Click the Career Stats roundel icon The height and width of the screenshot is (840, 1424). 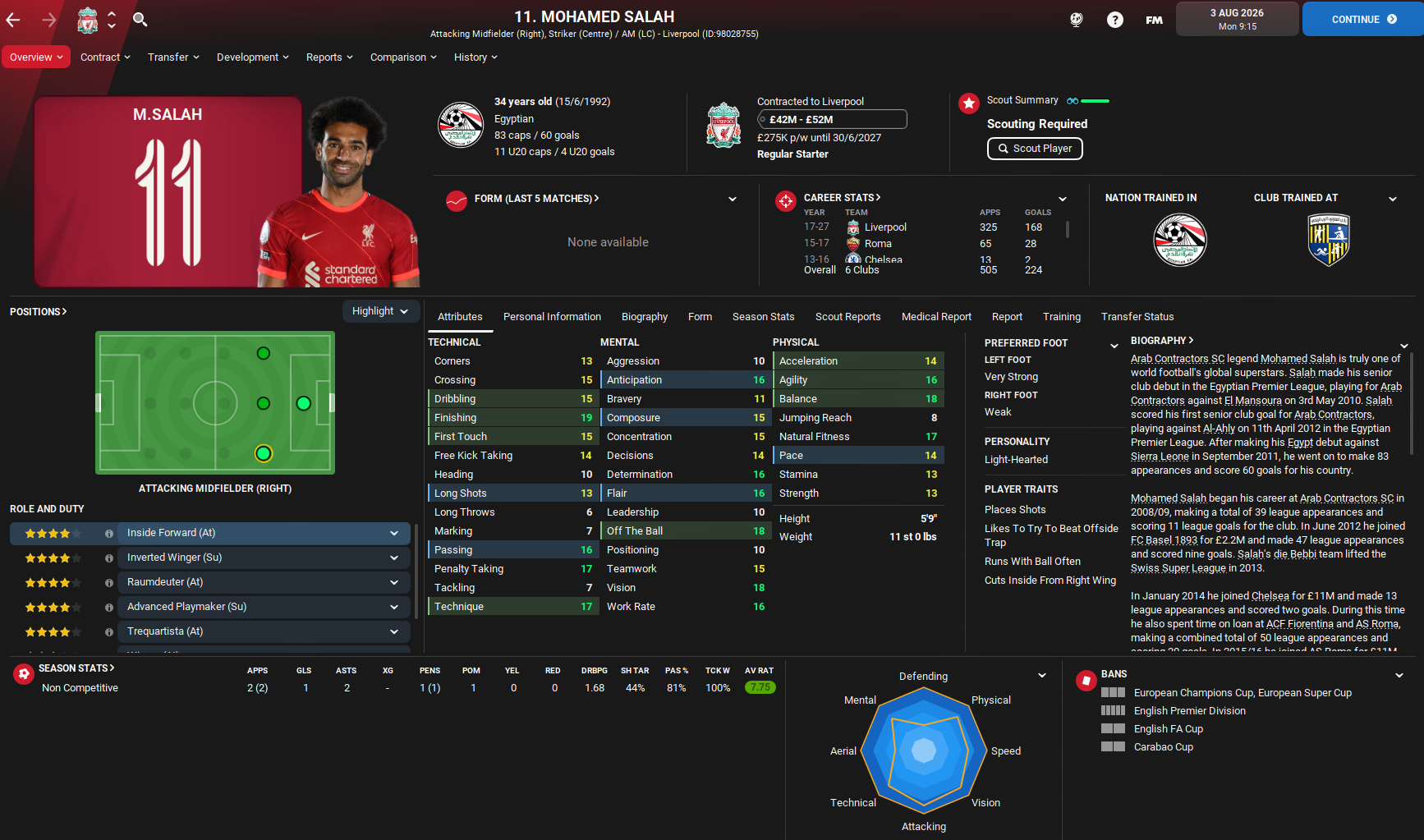pos(786,200)
